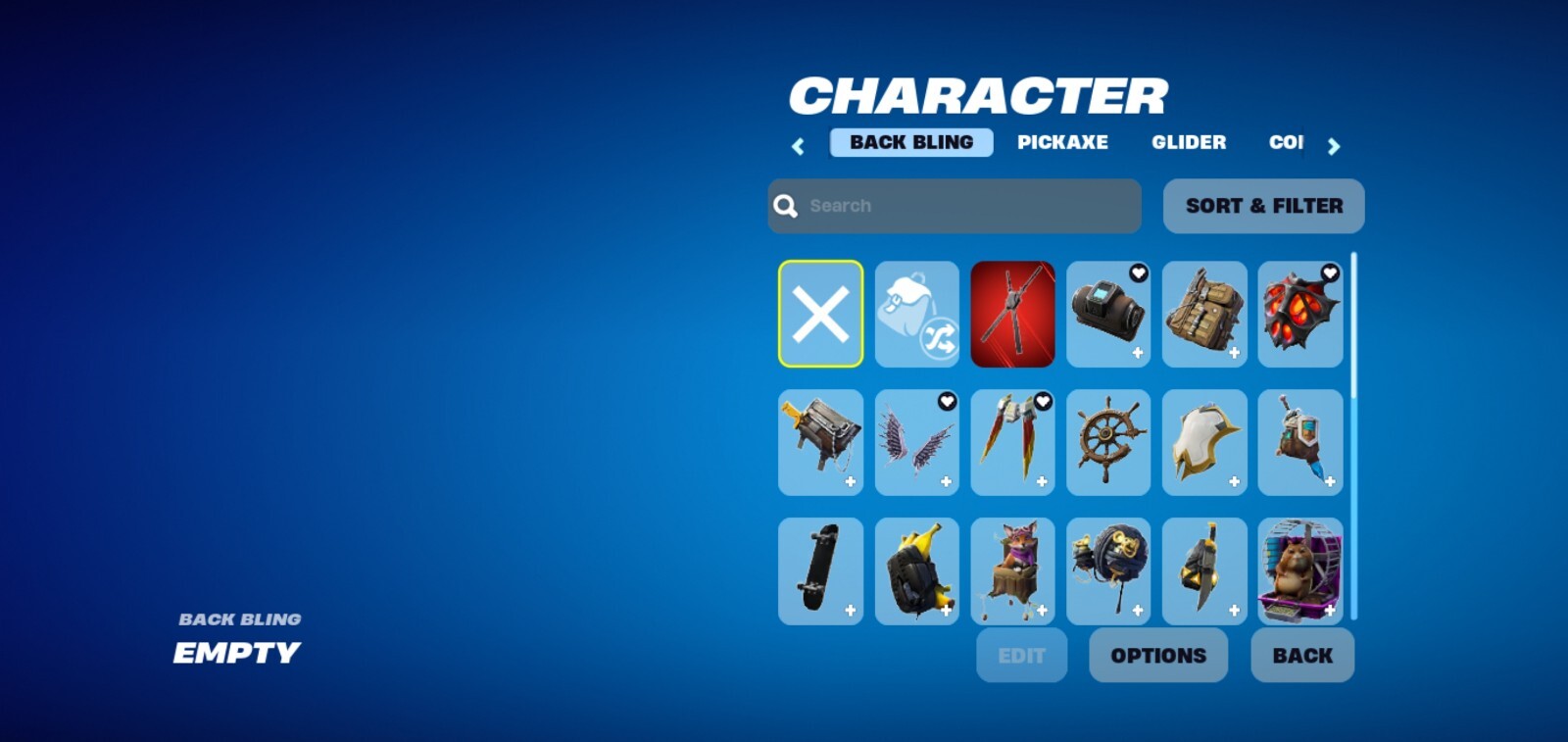The width and height of the screenshot is (1568, 742).
Task: Unfavorite the night vision goggles back bling
Action: coord(1139,274)
